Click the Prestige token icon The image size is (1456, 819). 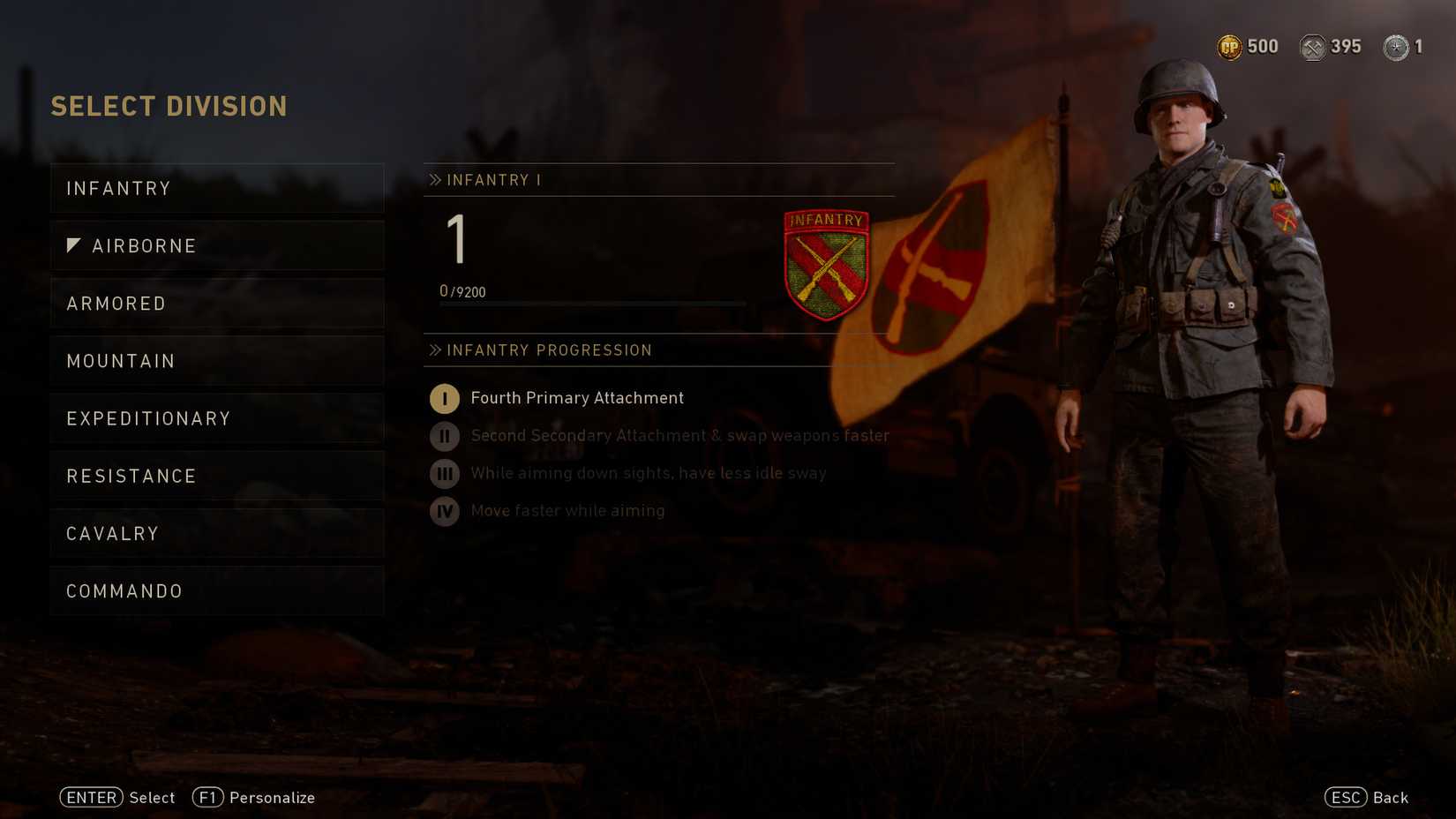point(1394,48)
